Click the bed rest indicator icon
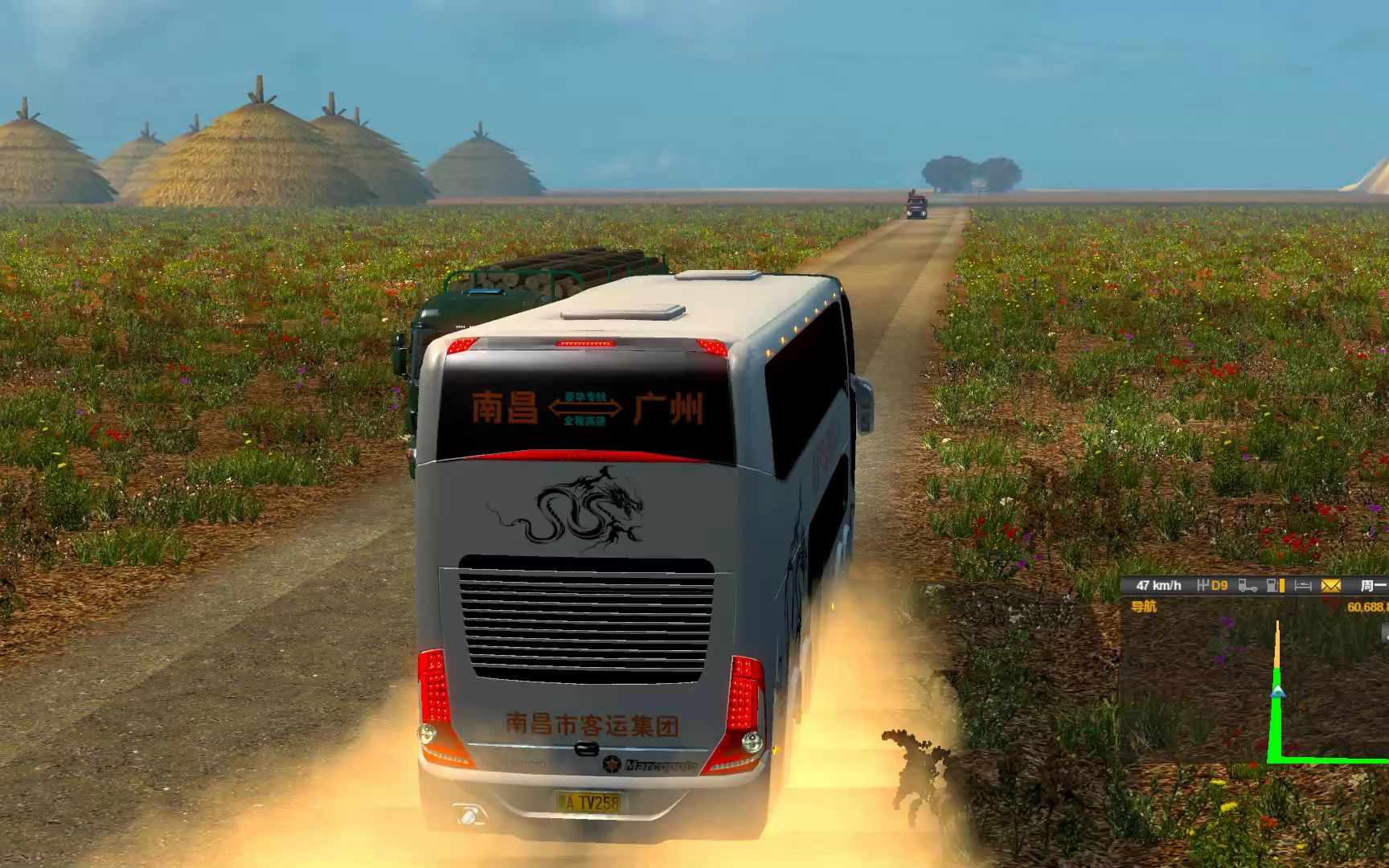 click(1304, 586)
